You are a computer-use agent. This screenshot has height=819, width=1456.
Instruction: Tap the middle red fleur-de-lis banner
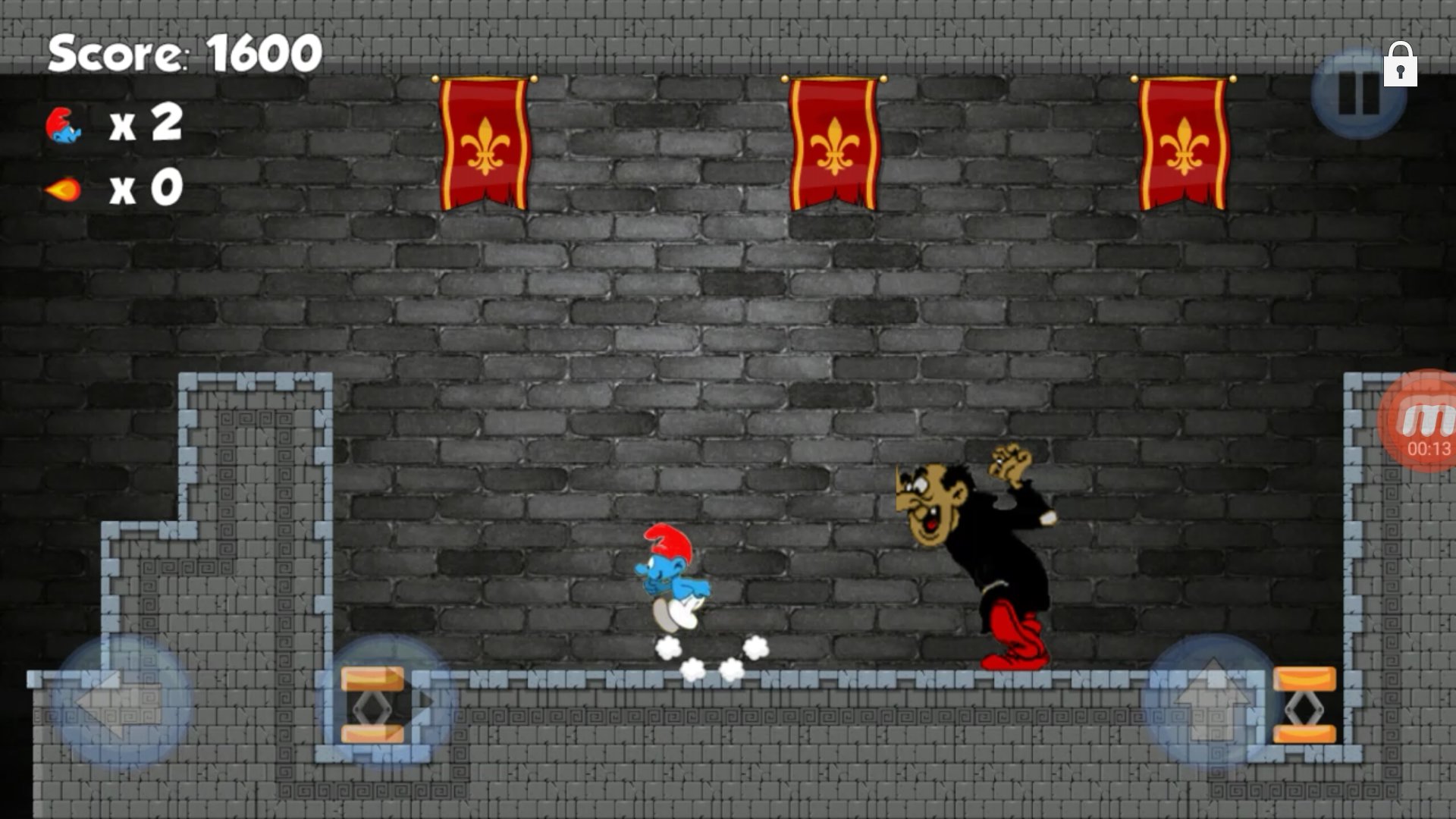(836, 144)
